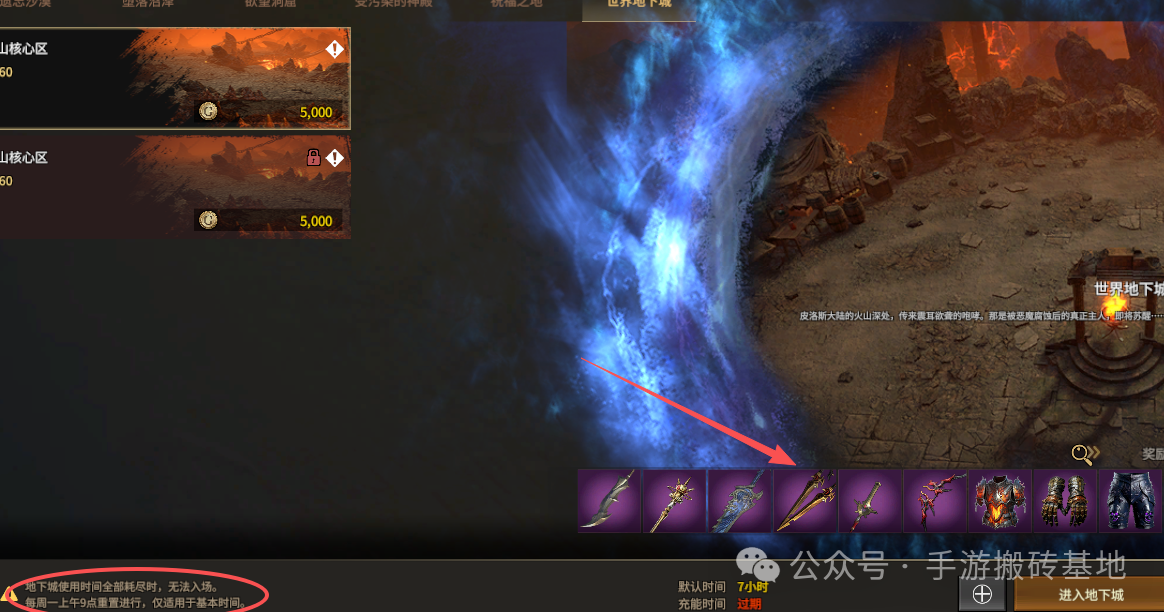Select the golden gauntlets reward slot
Image resolution: width=1164 pixels, height=612 pixels.
(x=1065, y=500)
